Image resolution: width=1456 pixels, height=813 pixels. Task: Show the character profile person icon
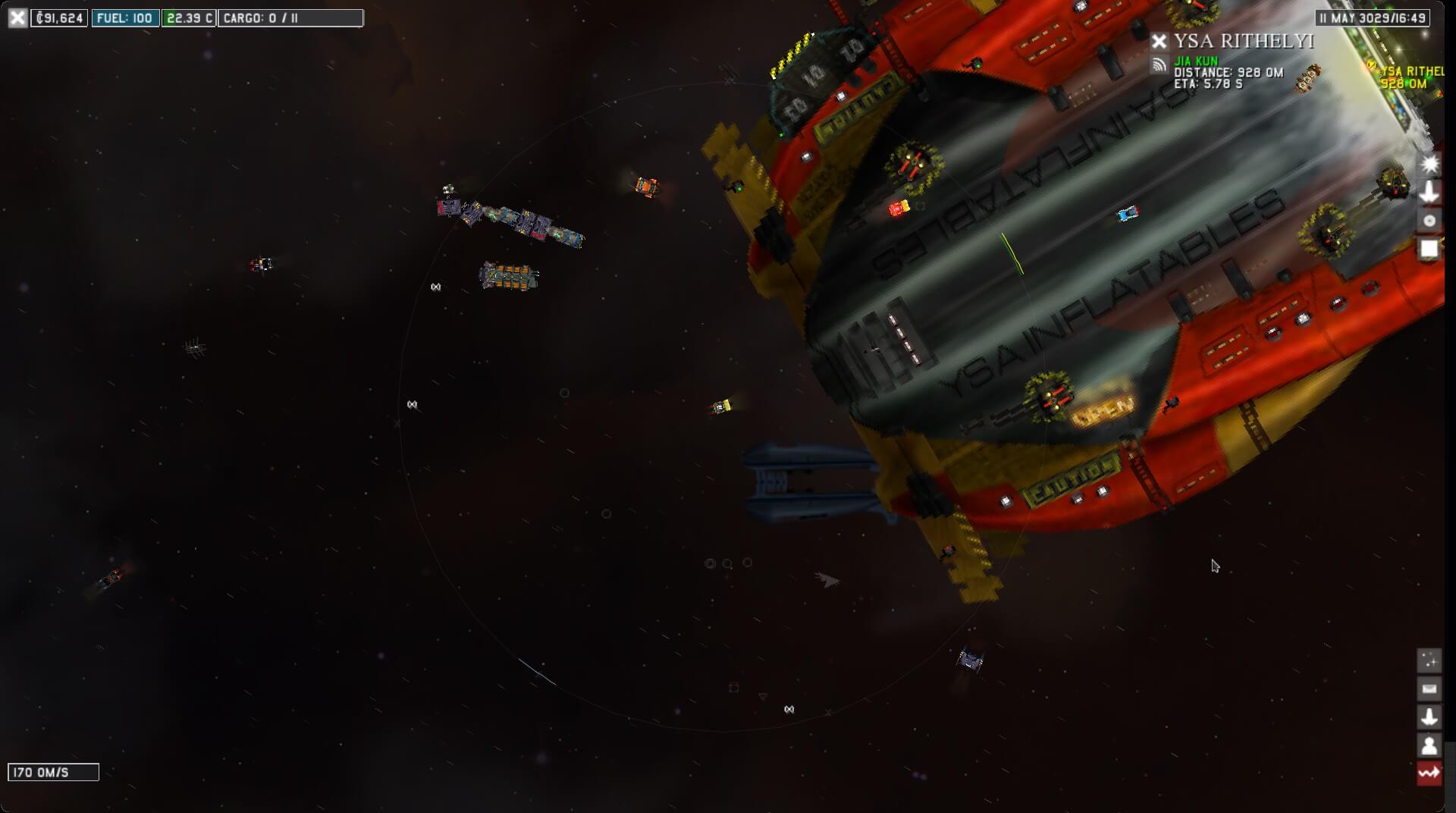1429,746
